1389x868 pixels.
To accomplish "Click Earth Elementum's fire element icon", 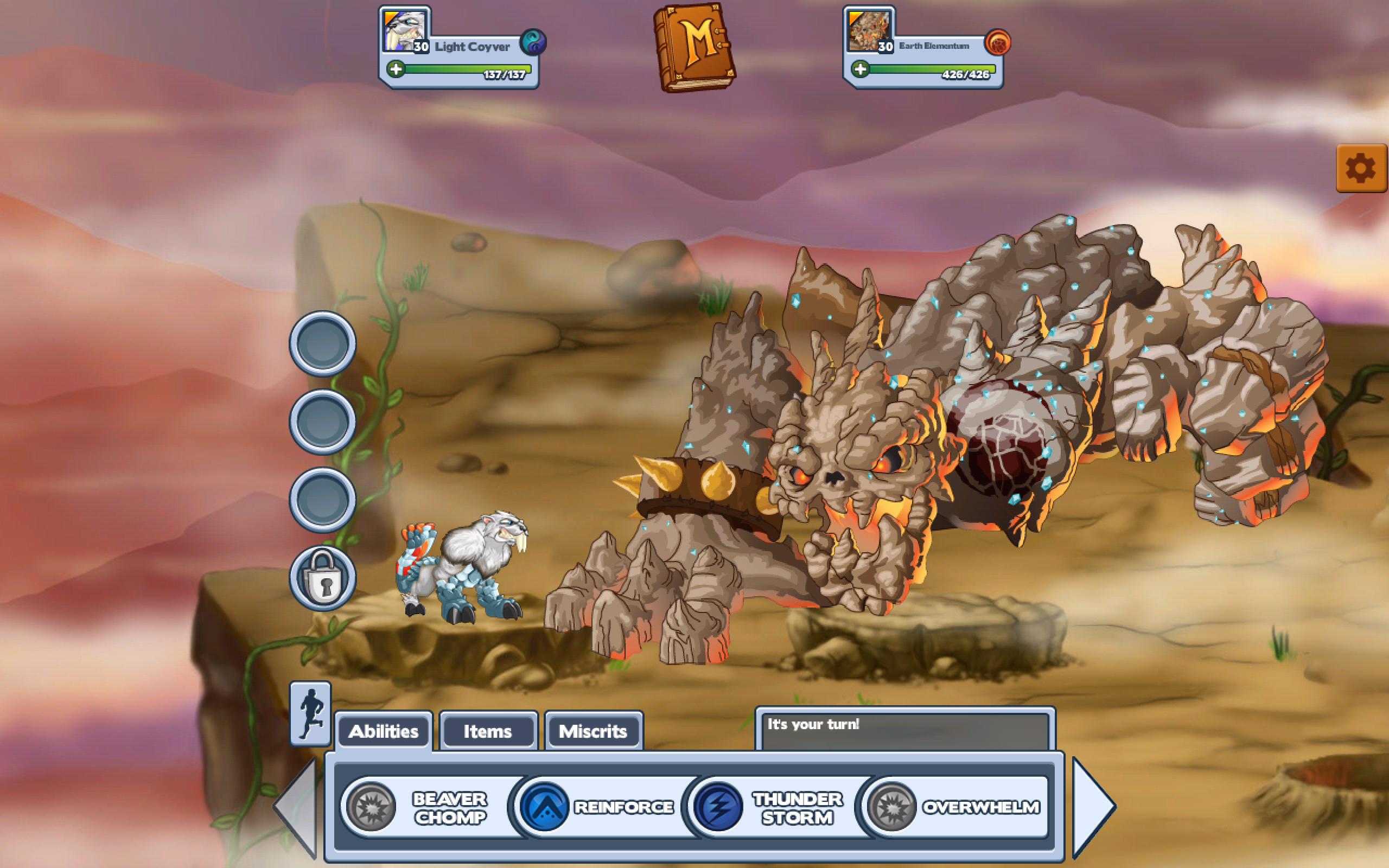I will (x=1000, y=42).
